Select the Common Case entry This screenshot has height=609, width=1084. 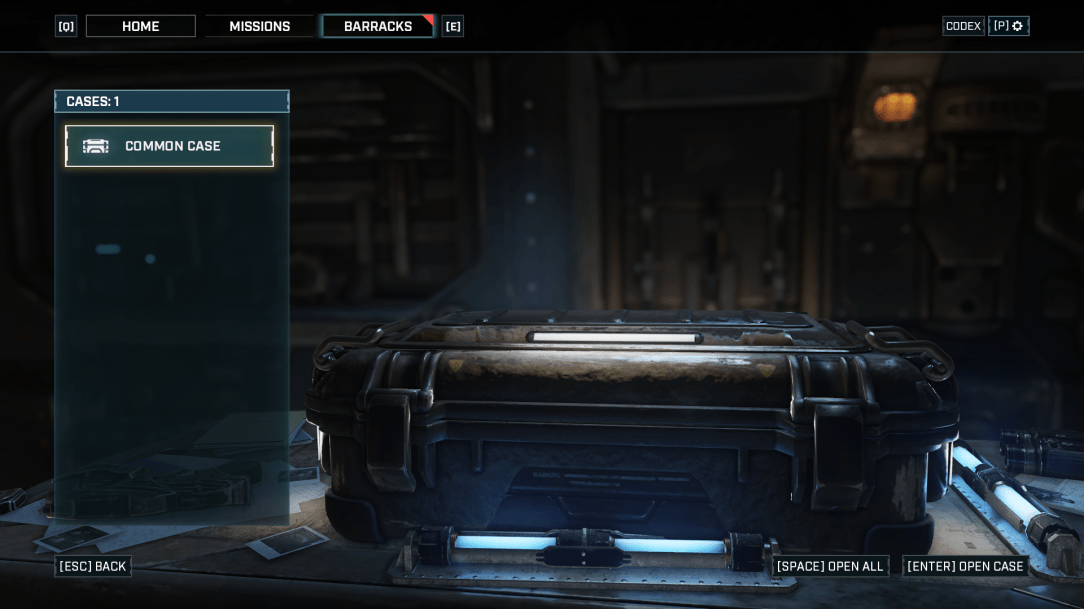(169, 146)
